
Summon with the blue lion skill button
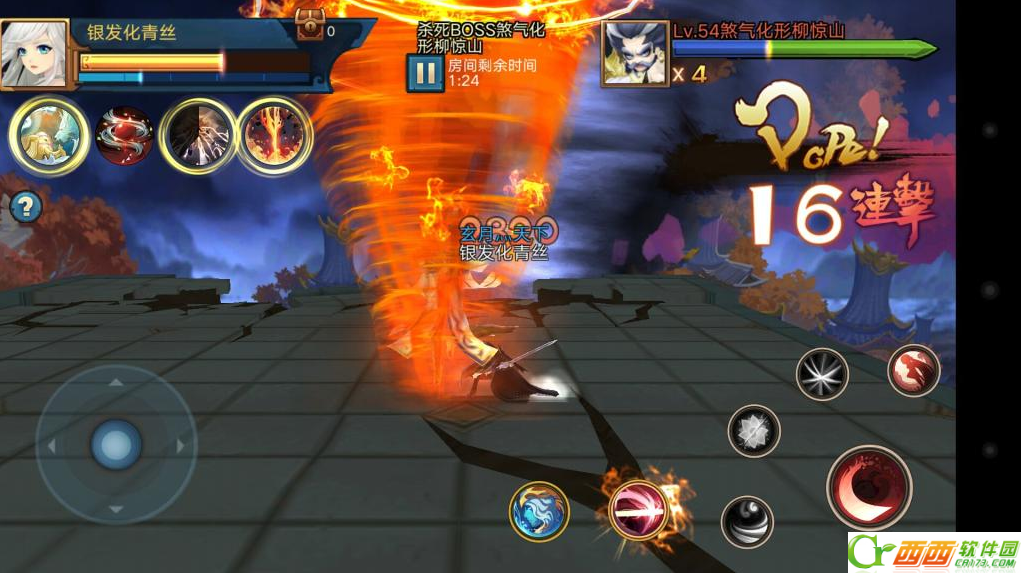pyautogui.click(x=539, y=511)
